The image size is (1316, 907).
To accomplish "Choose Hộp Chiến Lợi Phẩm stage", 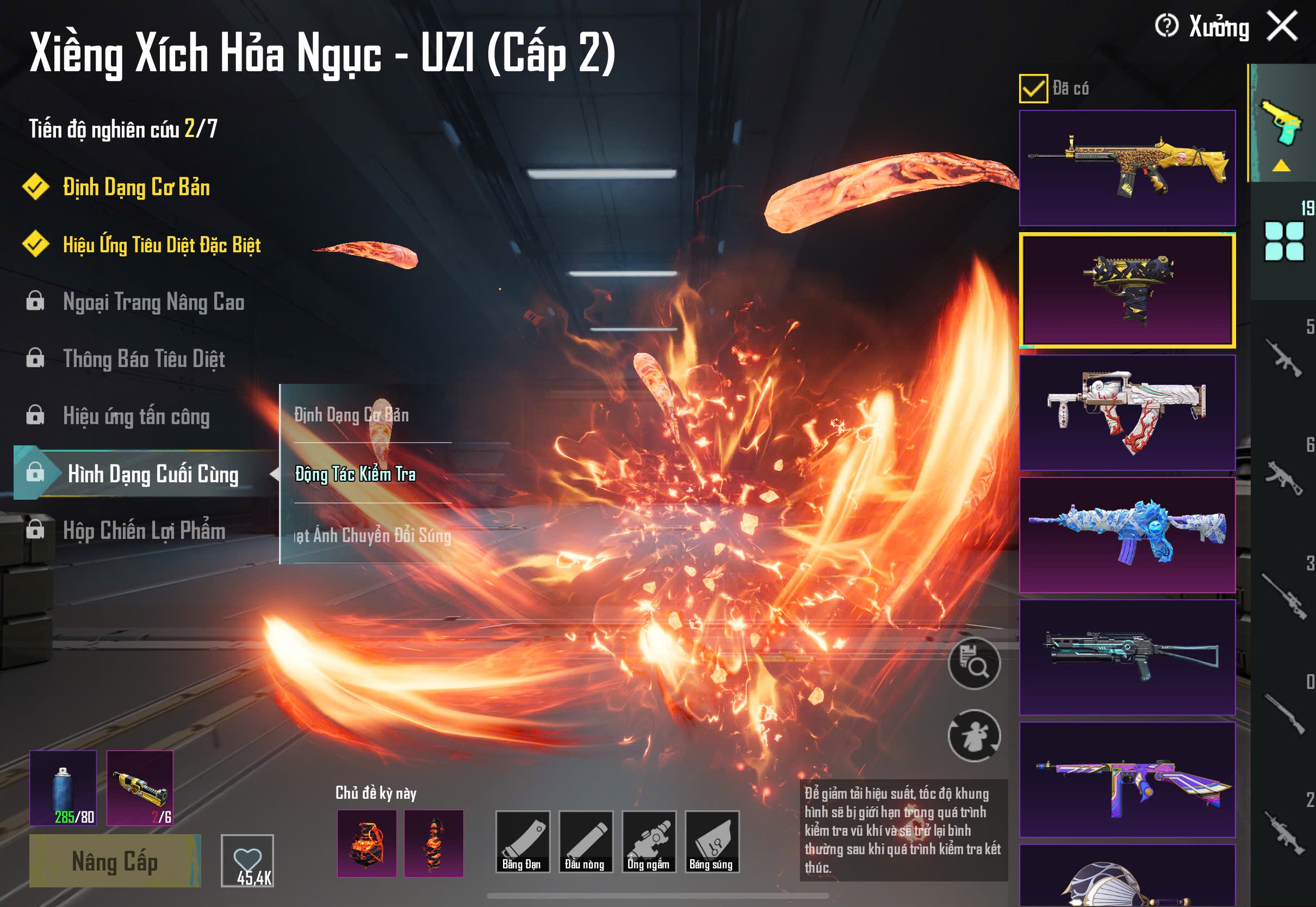I will (x=144, y=531).
